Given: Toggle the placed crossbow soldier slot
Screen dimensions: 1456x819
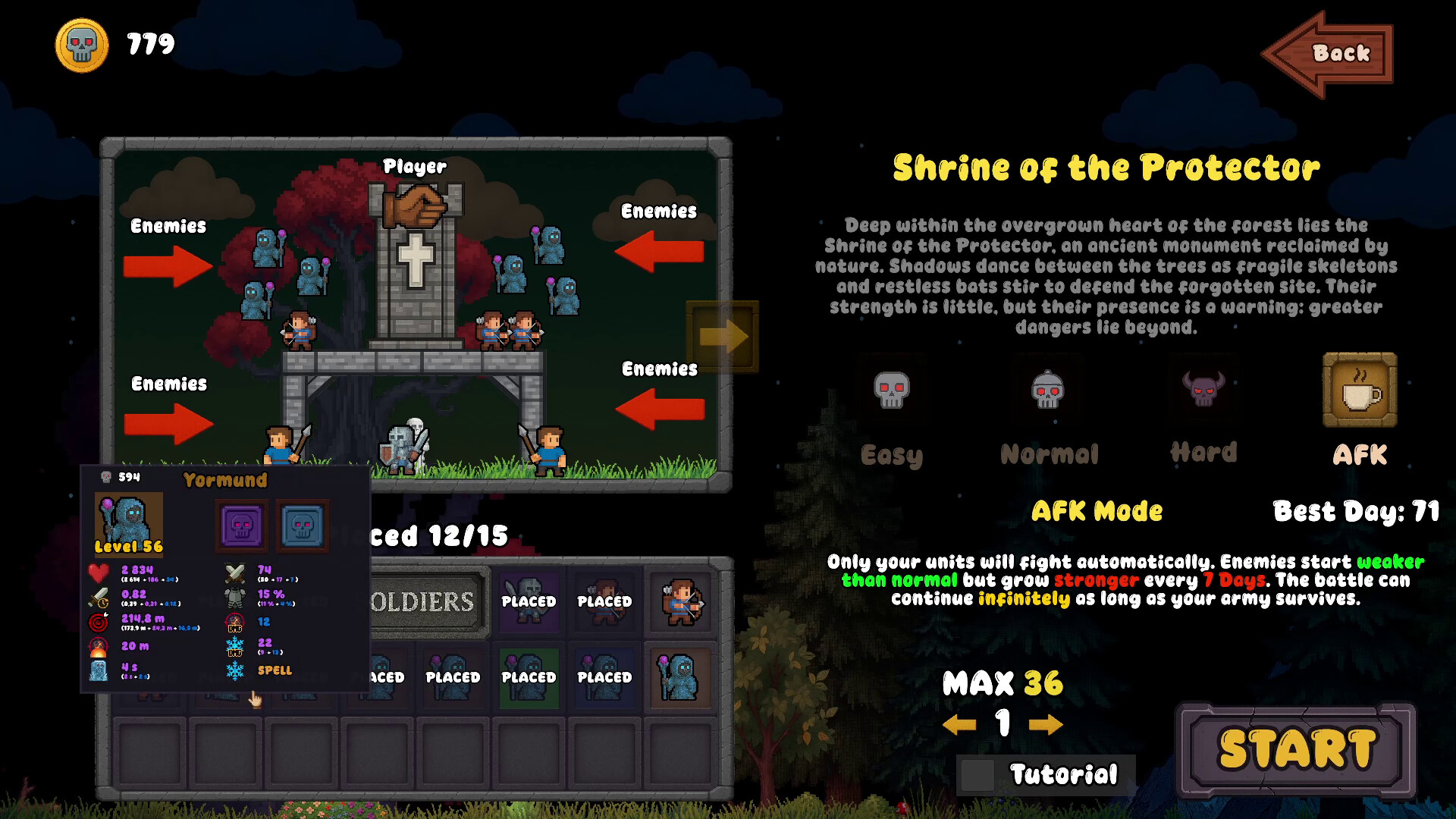Looking at the screenshot, I should (x=604, y=600).
